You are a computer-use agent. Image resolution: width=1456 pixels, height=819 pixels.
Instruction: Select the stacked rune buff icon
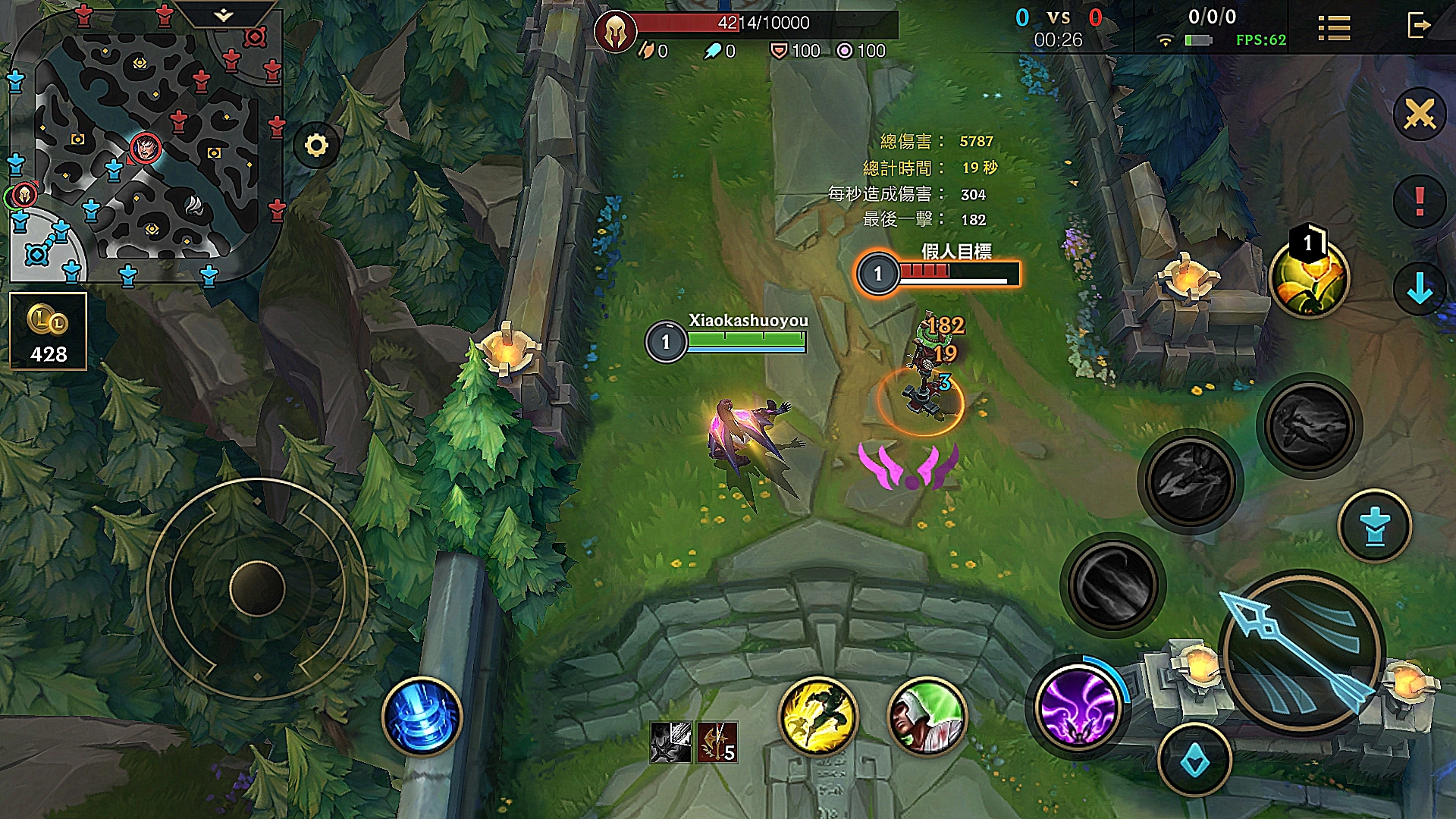point(717,742)
